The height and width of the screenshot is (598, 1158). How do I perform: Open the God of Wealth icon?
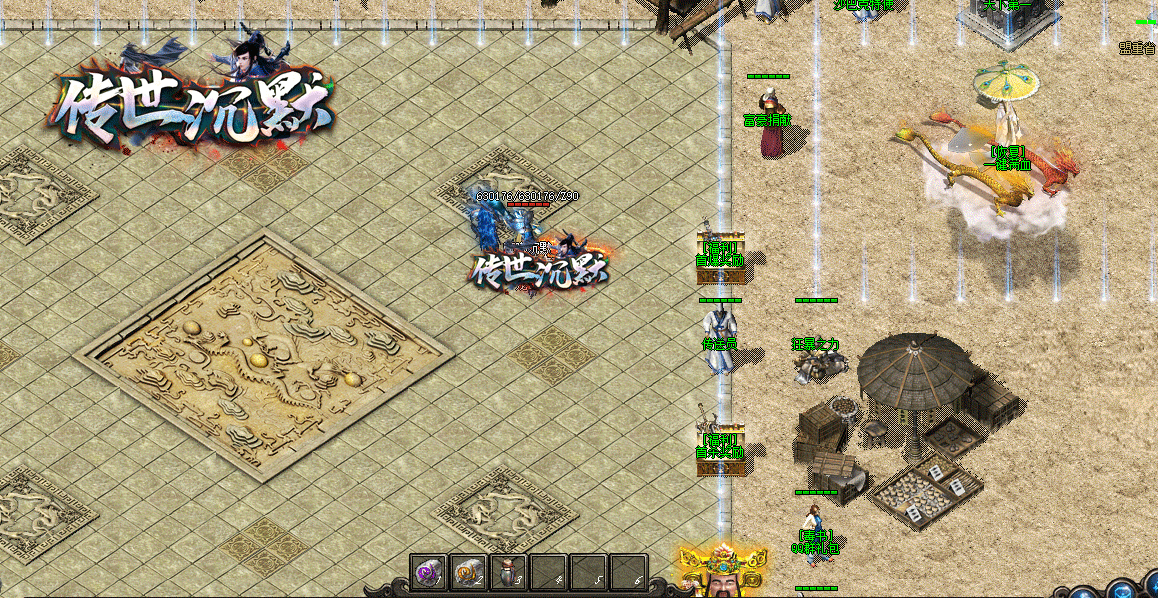point(722,571)
